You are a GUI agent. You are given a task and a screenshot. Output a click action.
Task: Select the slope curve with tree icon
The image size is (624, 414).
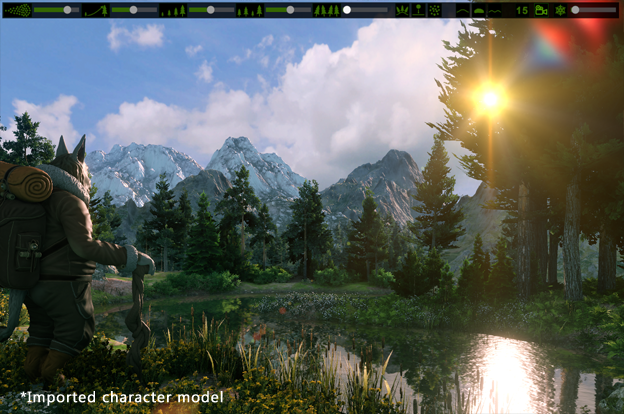click(x=95, y=10)
